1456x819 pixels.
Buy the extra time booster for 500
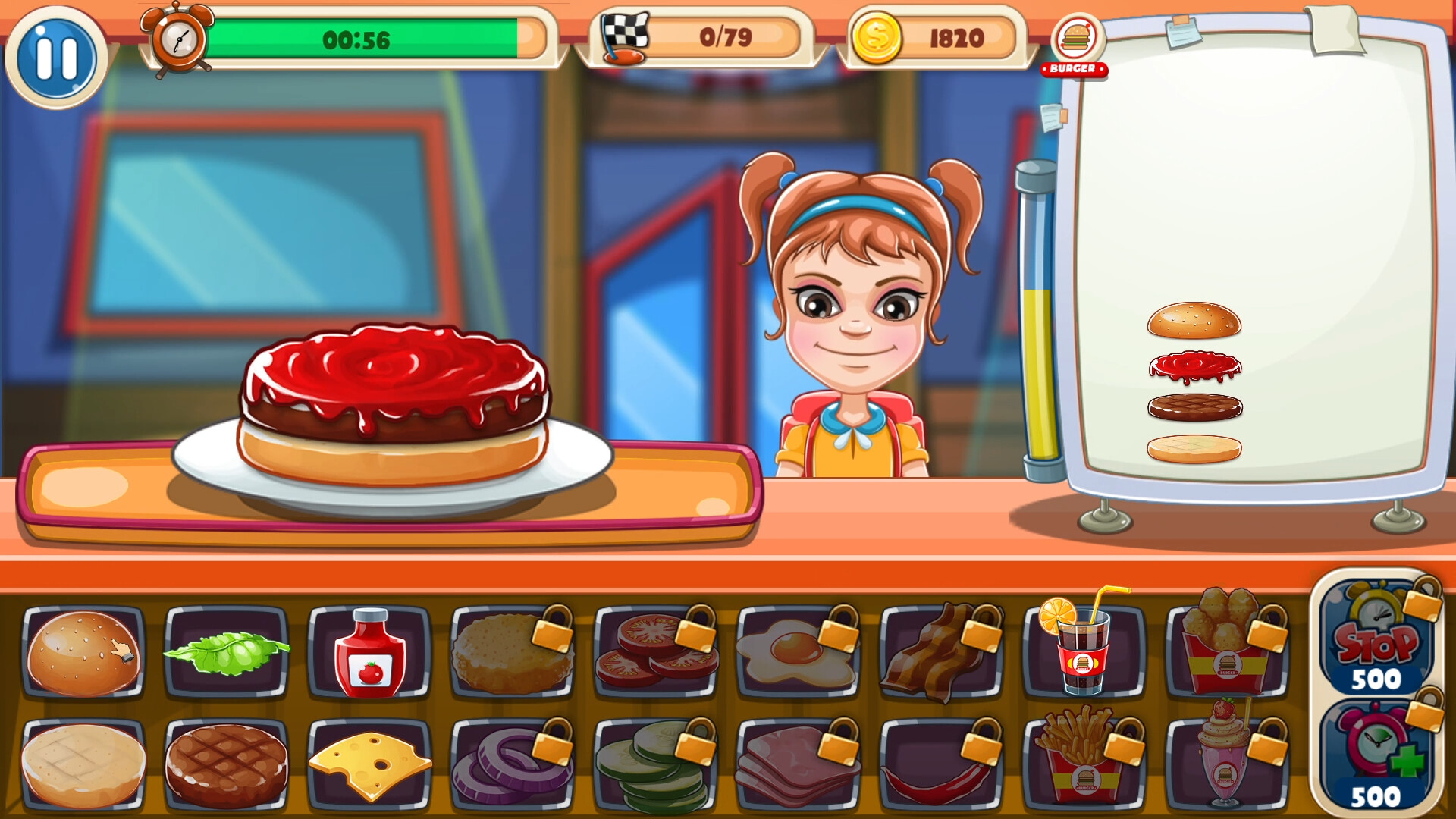click(x=1382, y=758)
